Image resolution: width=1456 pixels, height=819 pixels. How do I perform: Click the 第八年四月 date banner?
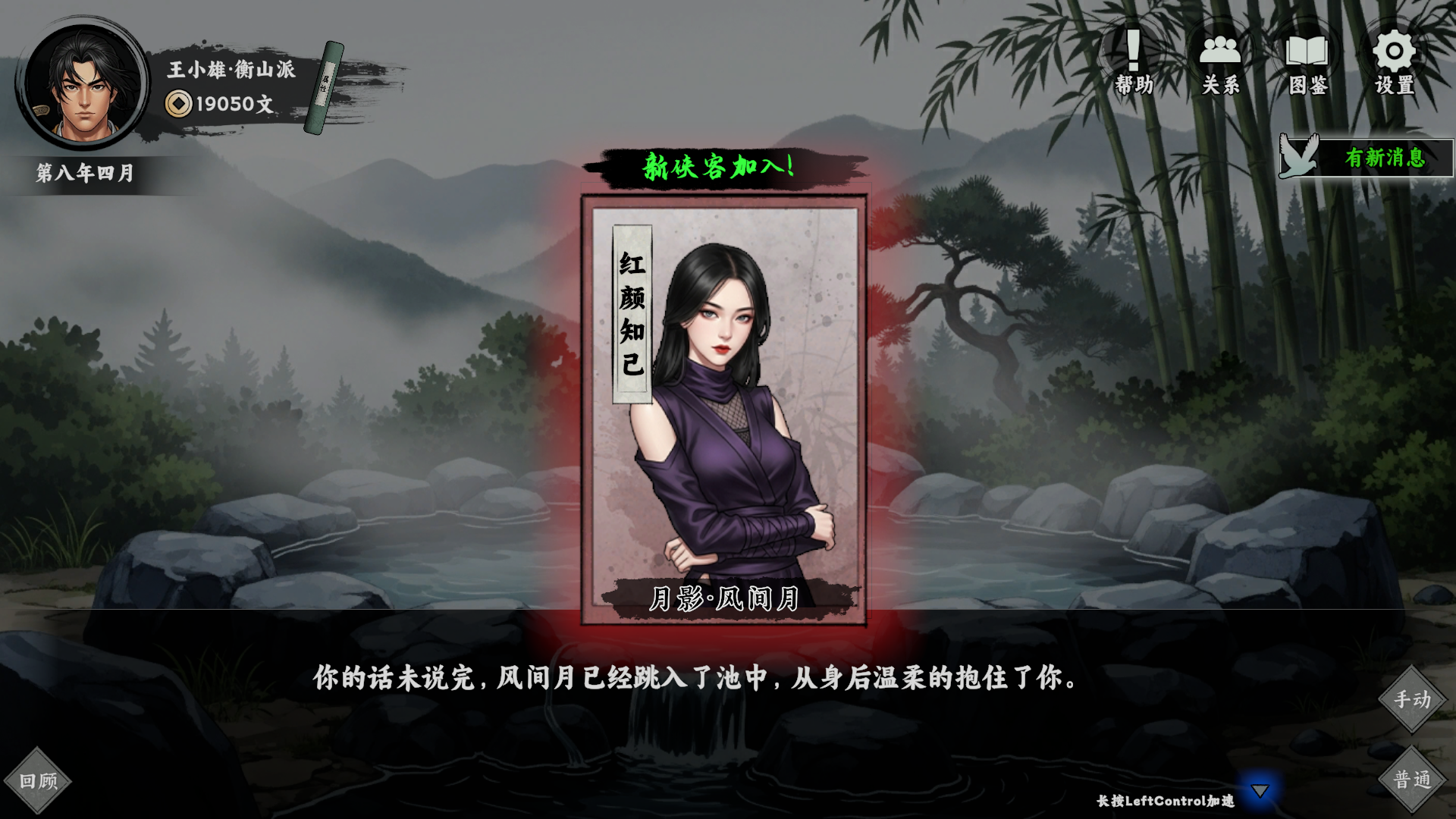pos(83,171)
